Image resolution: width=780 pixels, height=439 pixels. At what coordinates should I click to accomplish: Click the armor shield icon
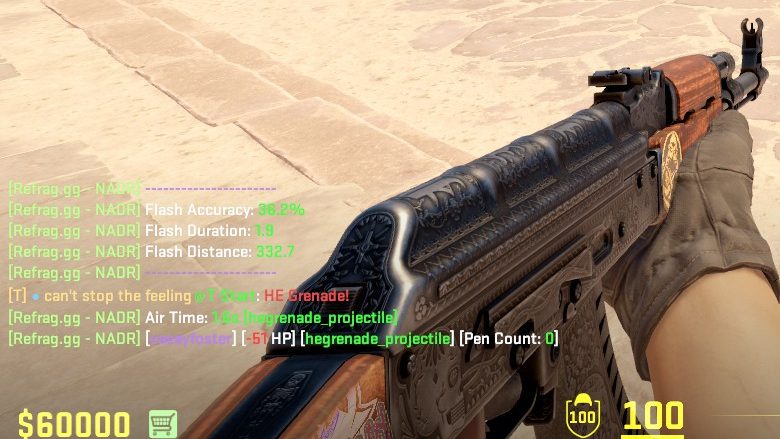tap(580, 414)
